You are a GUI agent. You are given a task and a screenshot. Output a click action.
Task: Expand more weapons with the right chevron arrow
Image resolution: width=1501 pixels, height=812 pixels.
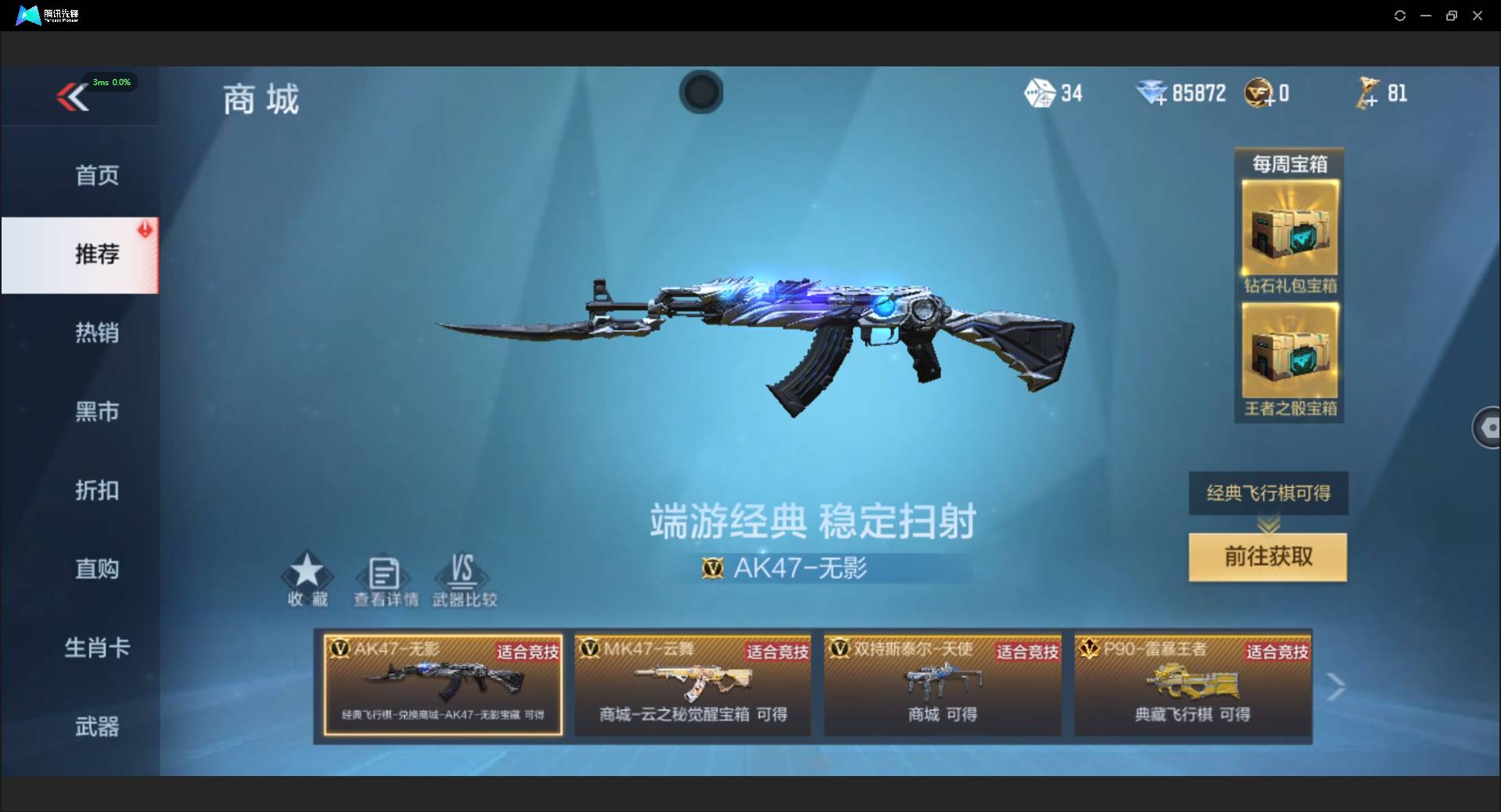point(1338,685)
